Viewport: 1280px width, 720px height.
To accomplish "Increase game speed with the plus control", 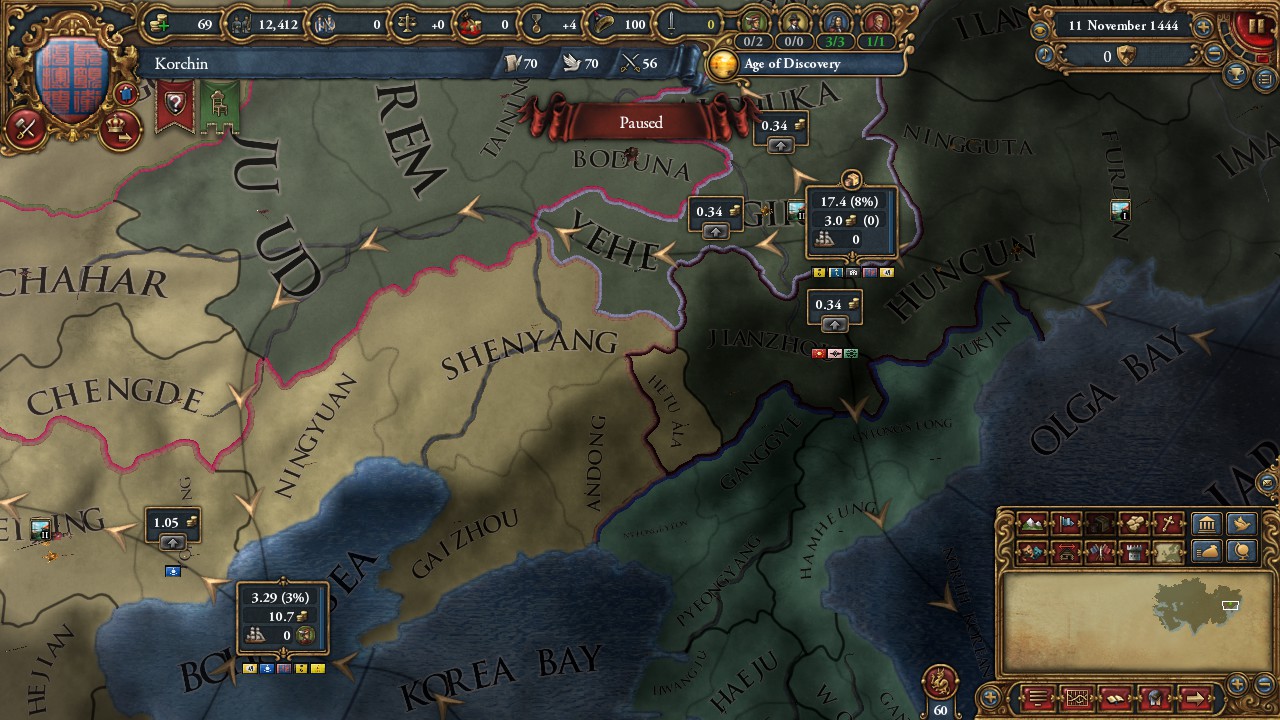I will [1203, 26].
